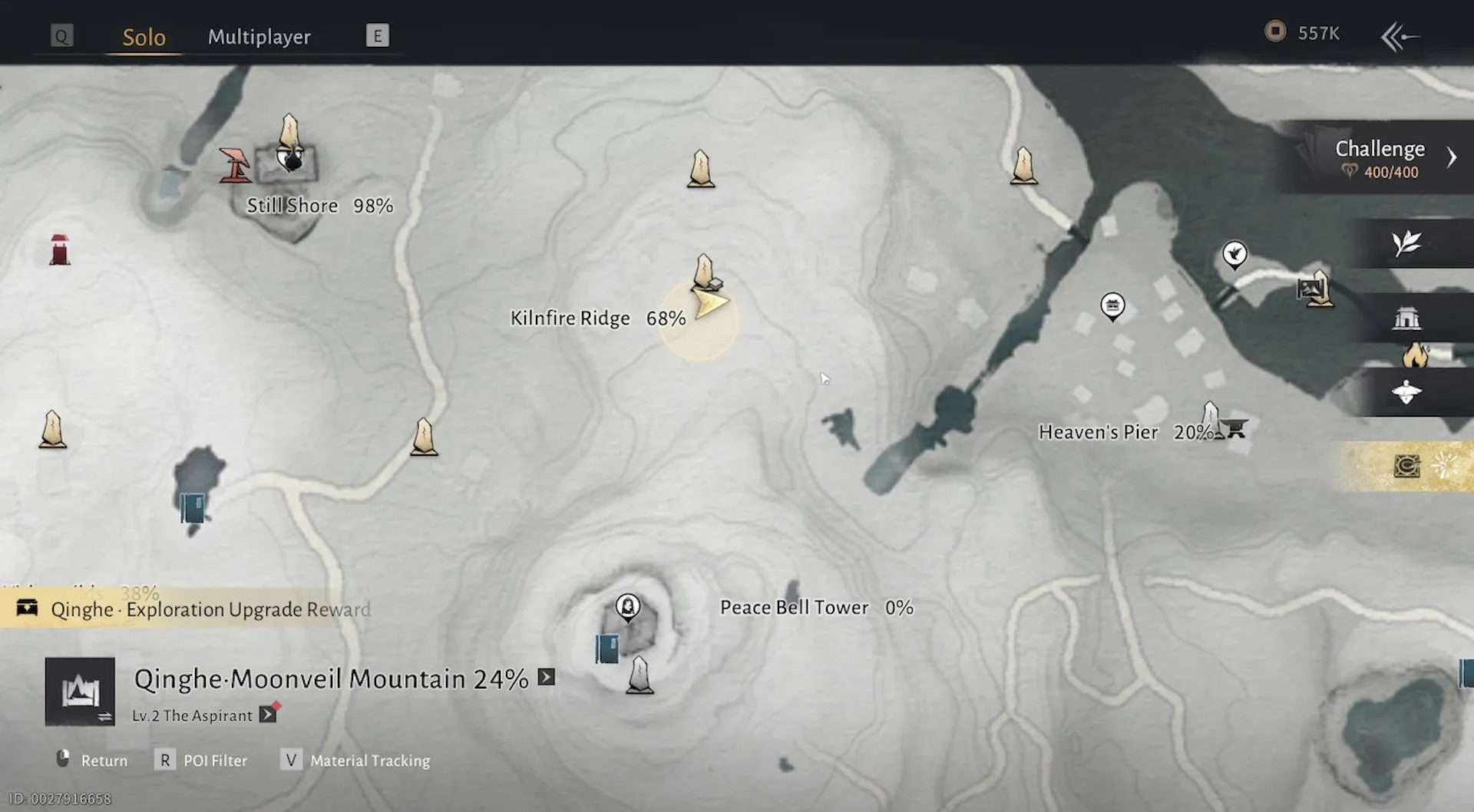
Task: Open Lv.2 The Aspirant arrow
Action: point(267,715)
